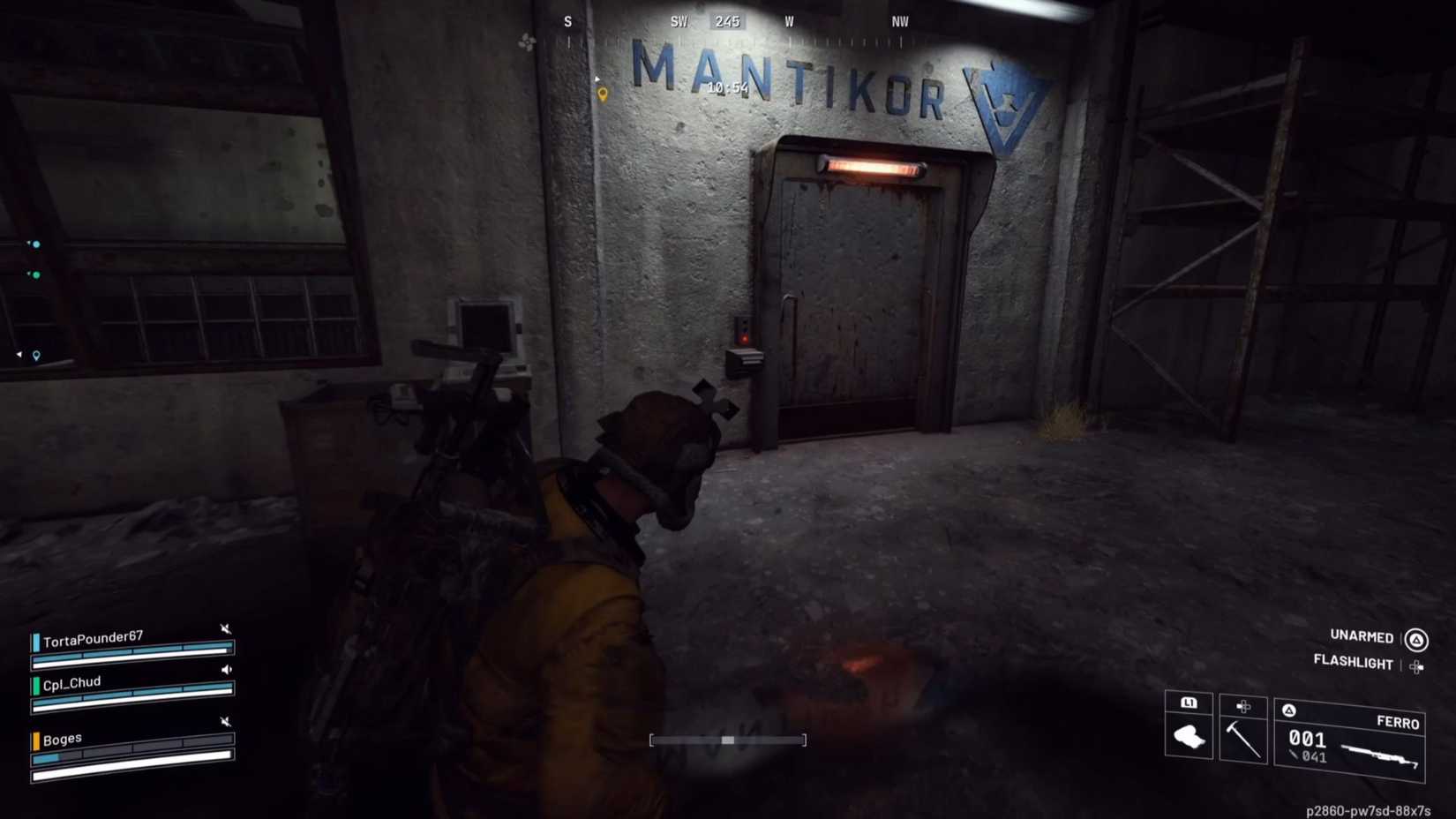This screenshot has width=1456, height=819.
Task: Unmute Boges in the squad list
Action: coord(226,719)
